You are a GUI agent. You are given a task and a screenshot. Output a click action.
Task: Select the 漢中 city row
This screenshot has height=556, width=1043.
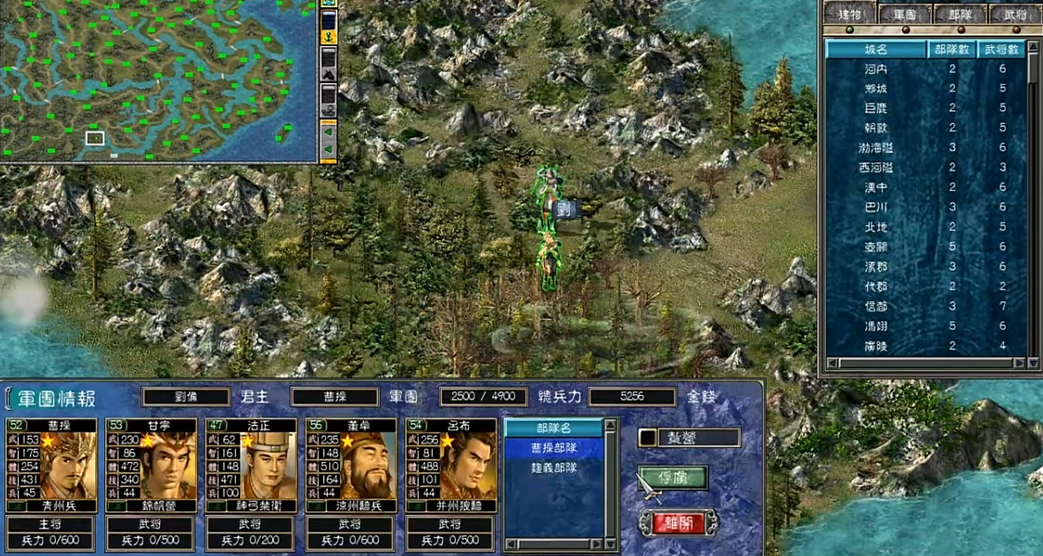[876, 187]
